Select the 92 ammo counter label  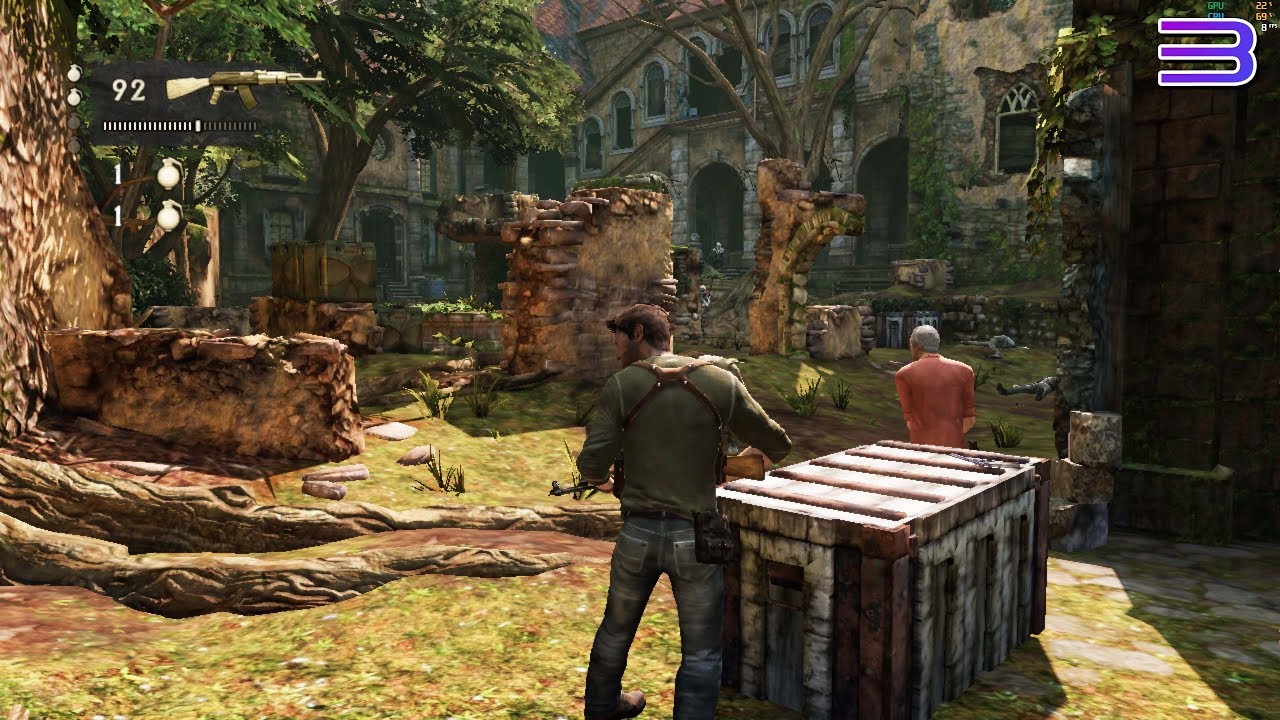click(128, 89)
